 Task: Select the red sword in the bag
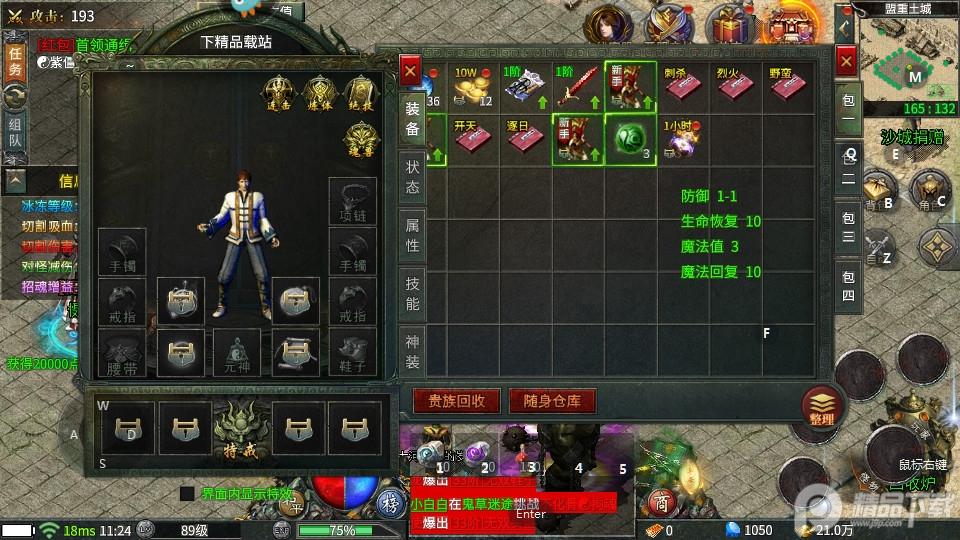[x=577, y=88]
